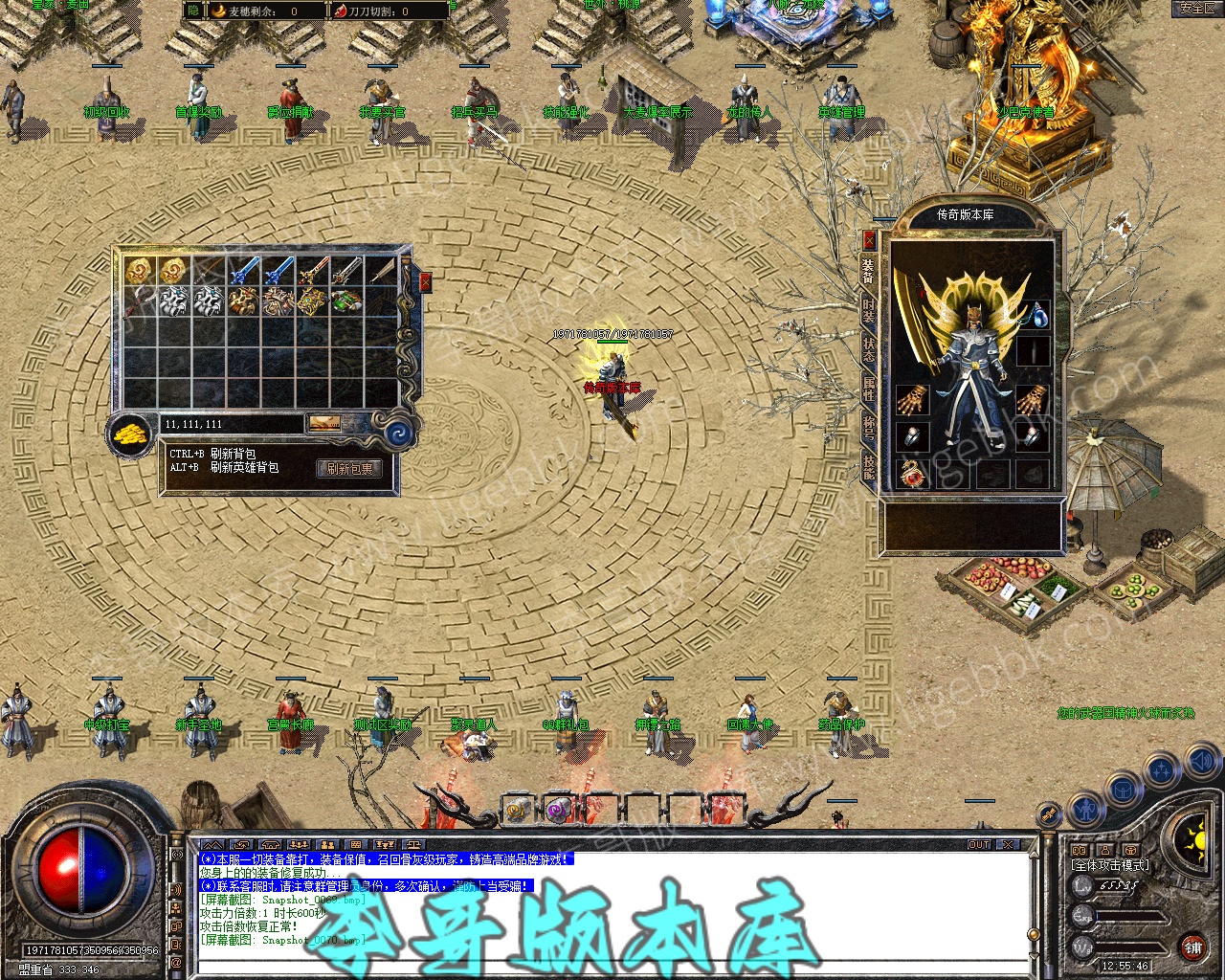Image resolution: width=1225 pixels, height=980 pixels.
Task: Click the OUT button on the chat bar
Action: (979, 845)
